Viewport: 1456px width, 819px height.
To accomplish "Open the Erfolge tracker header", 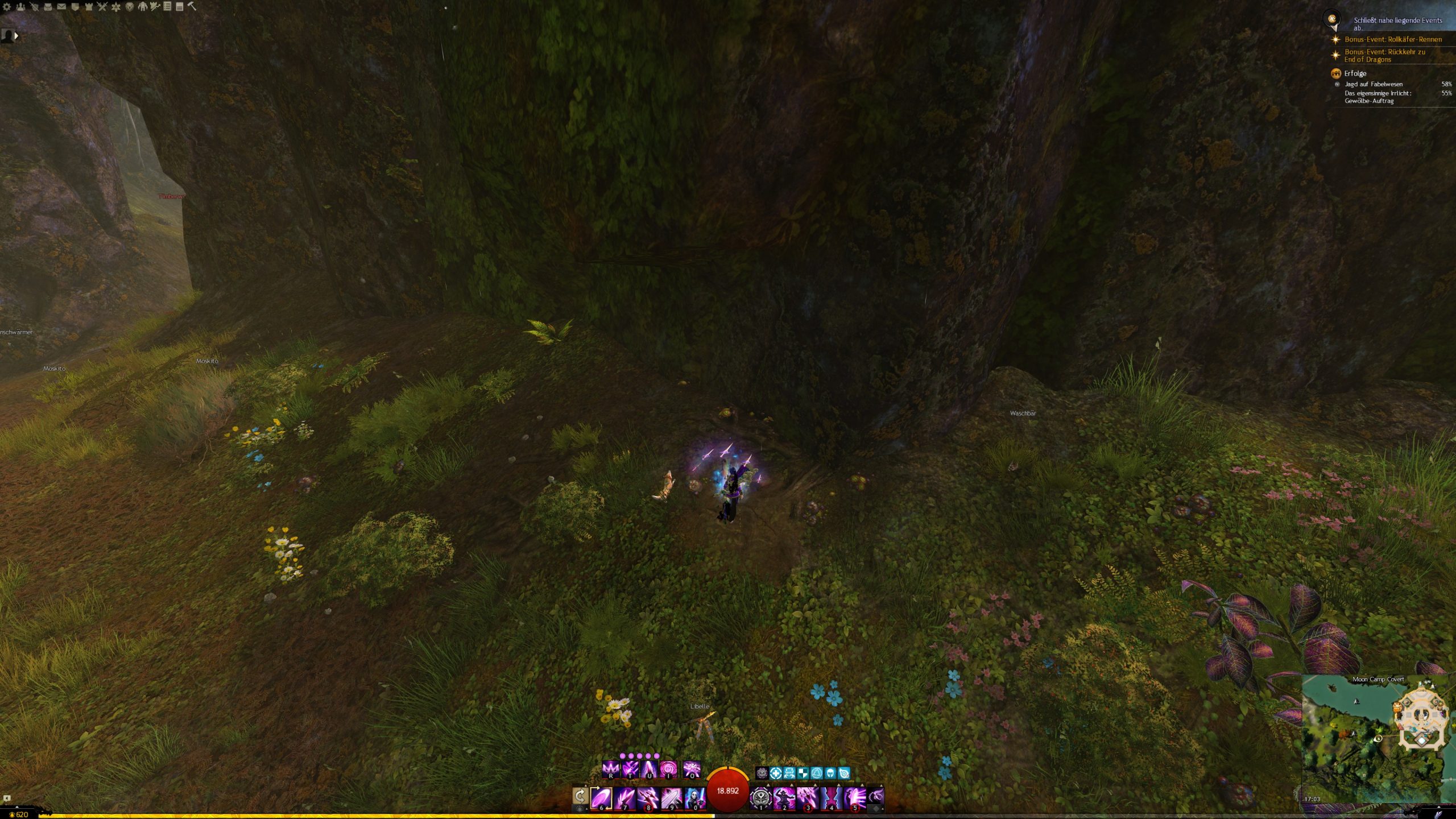I will 1355,73.
